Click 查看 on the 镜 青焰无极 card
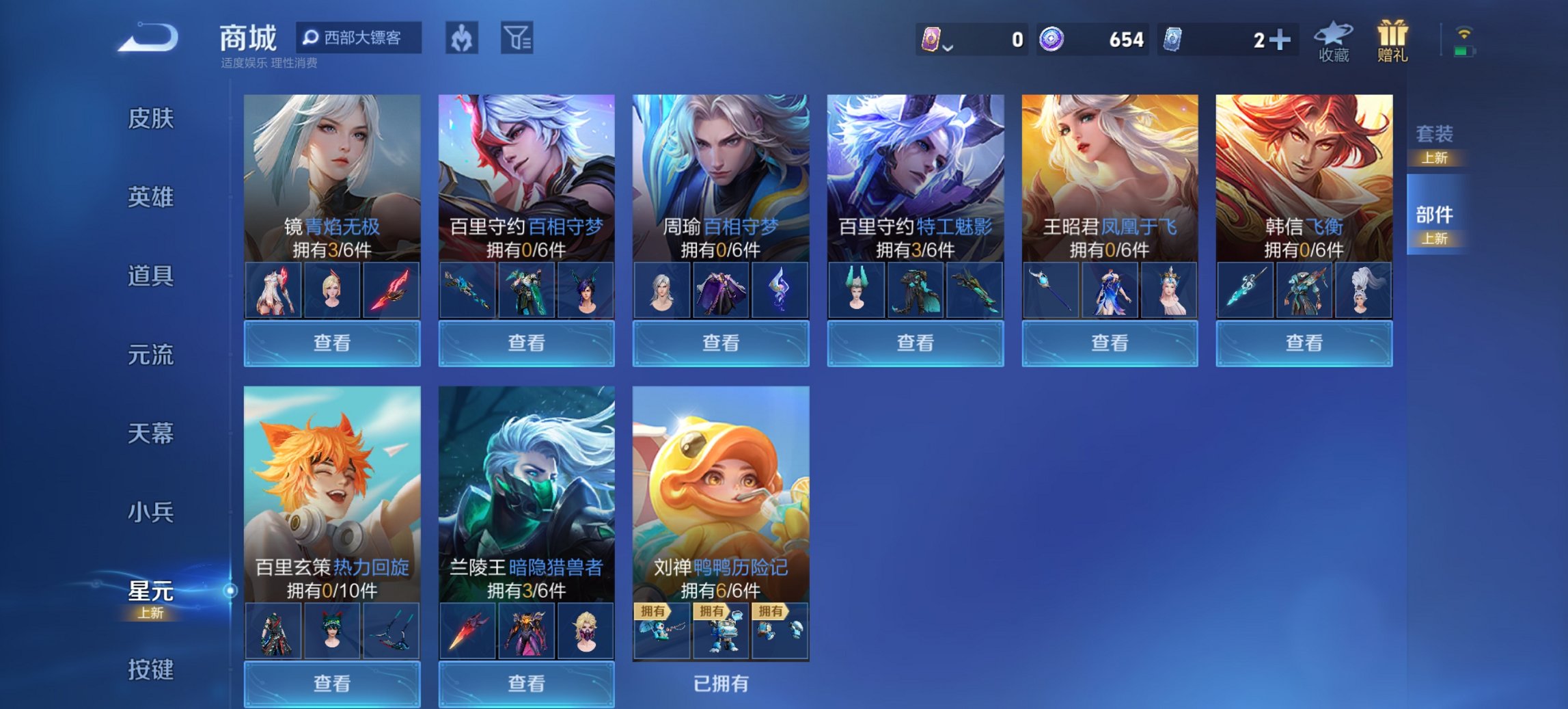The height and width of the screenshot is (709, 1568). (332, 344)
